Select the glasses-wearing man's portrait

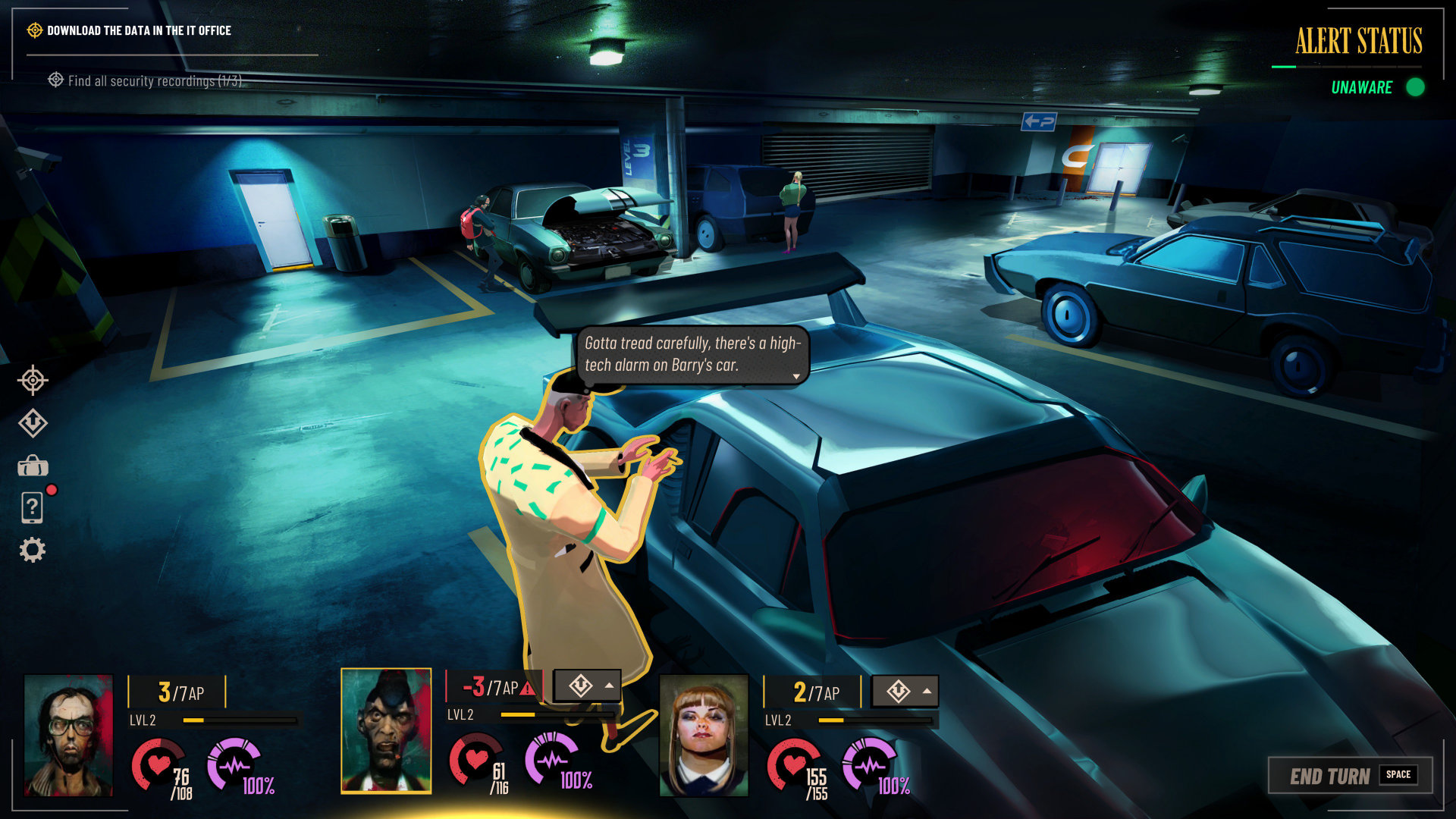tap(68, 735)
